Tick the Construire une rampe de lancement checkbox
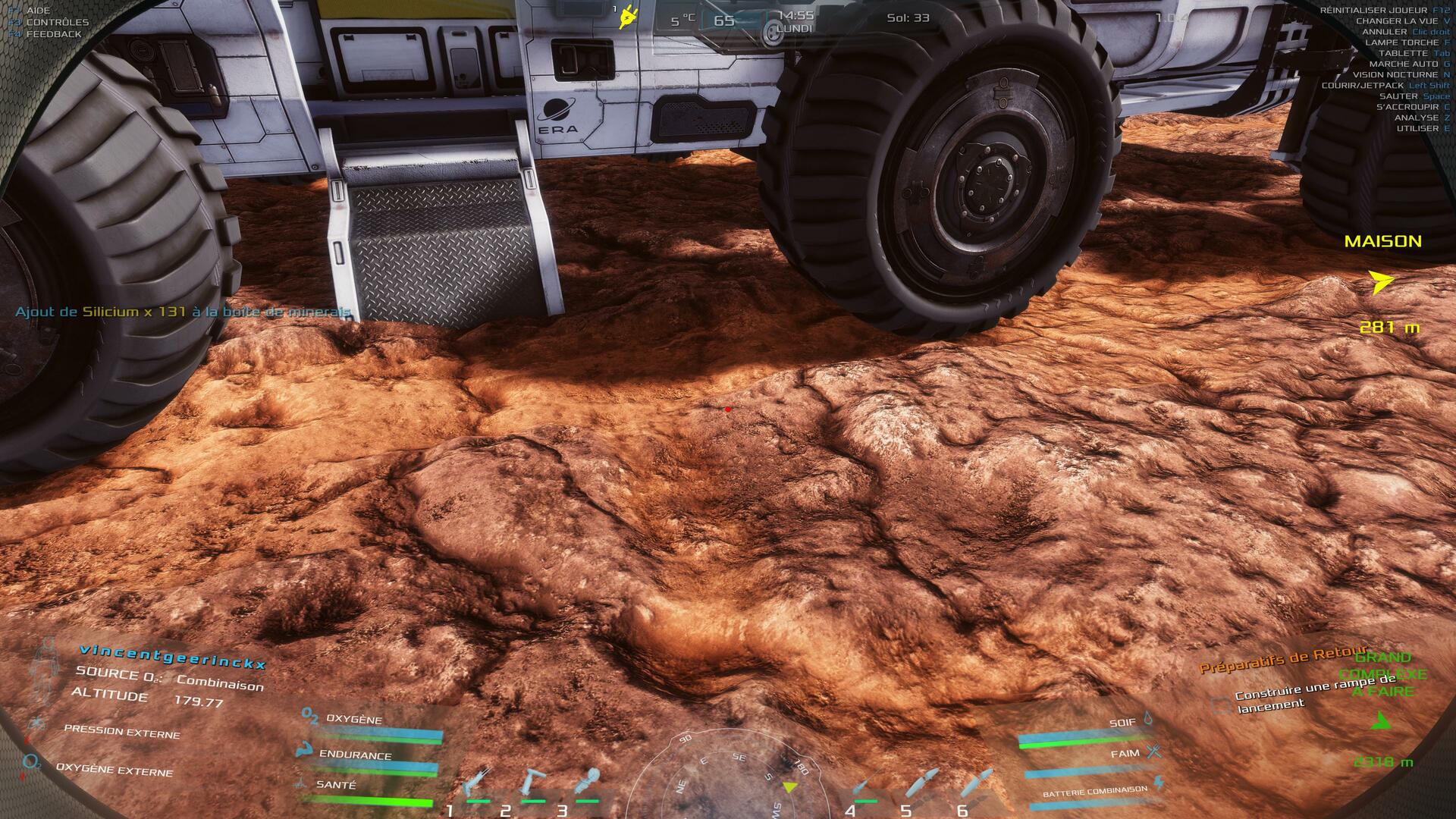 pyautogui.click(x=1221, y=705)
